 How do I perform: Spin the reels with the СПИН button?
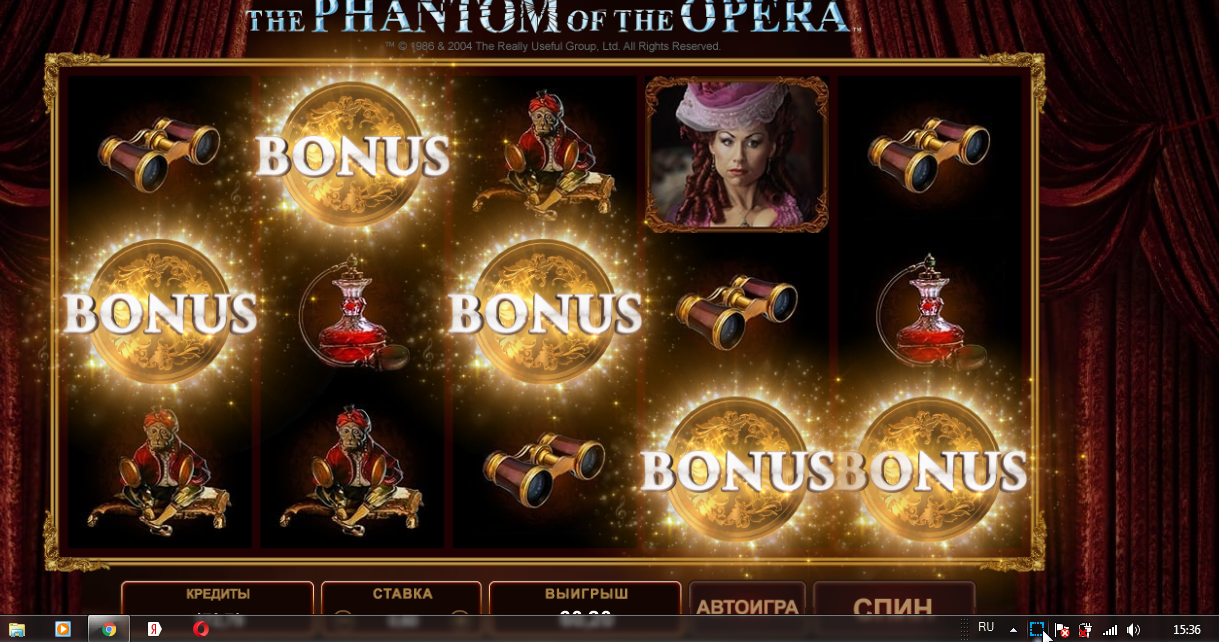point(892,603)
